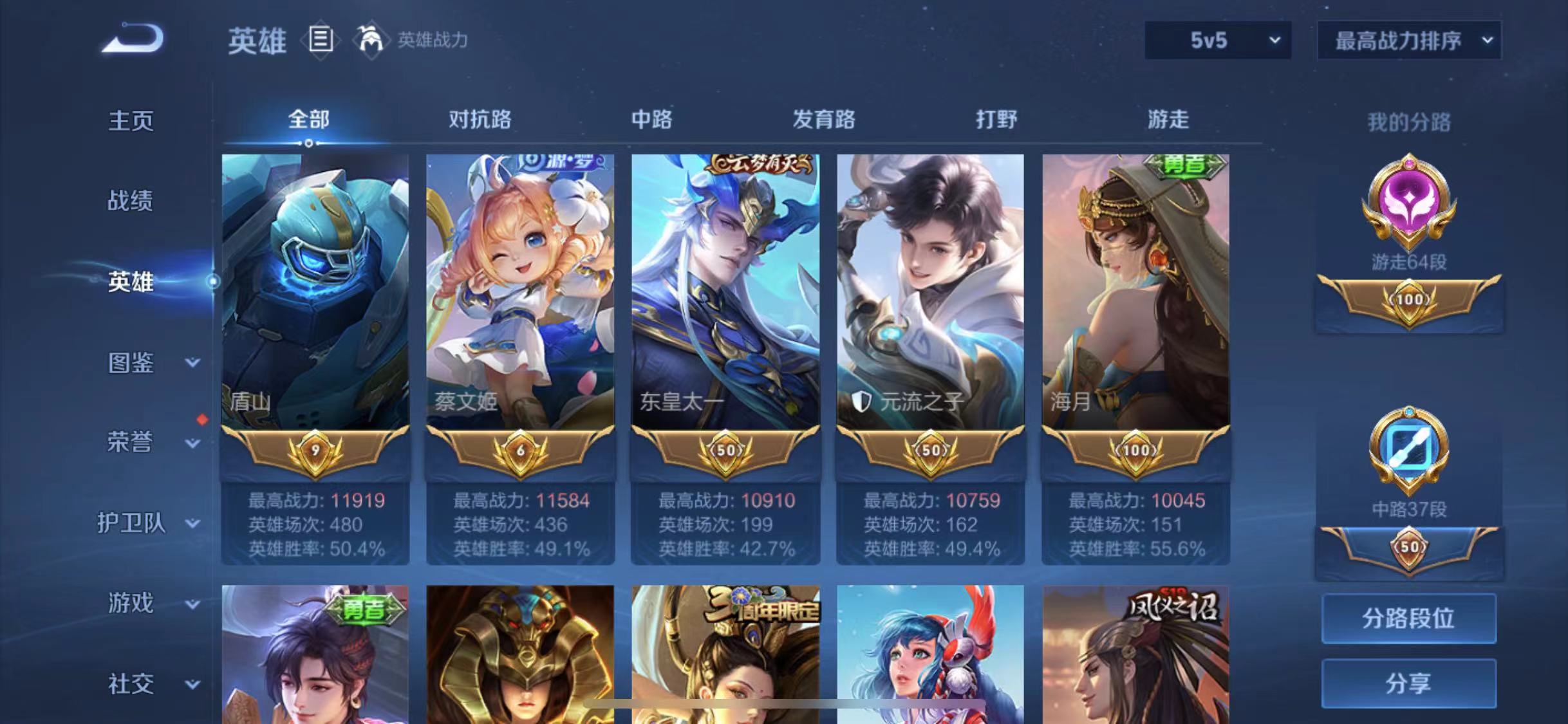Click the level 6 badge under 蔡文姬
This screenshot has width=1568, height=724.
[519, 450]
